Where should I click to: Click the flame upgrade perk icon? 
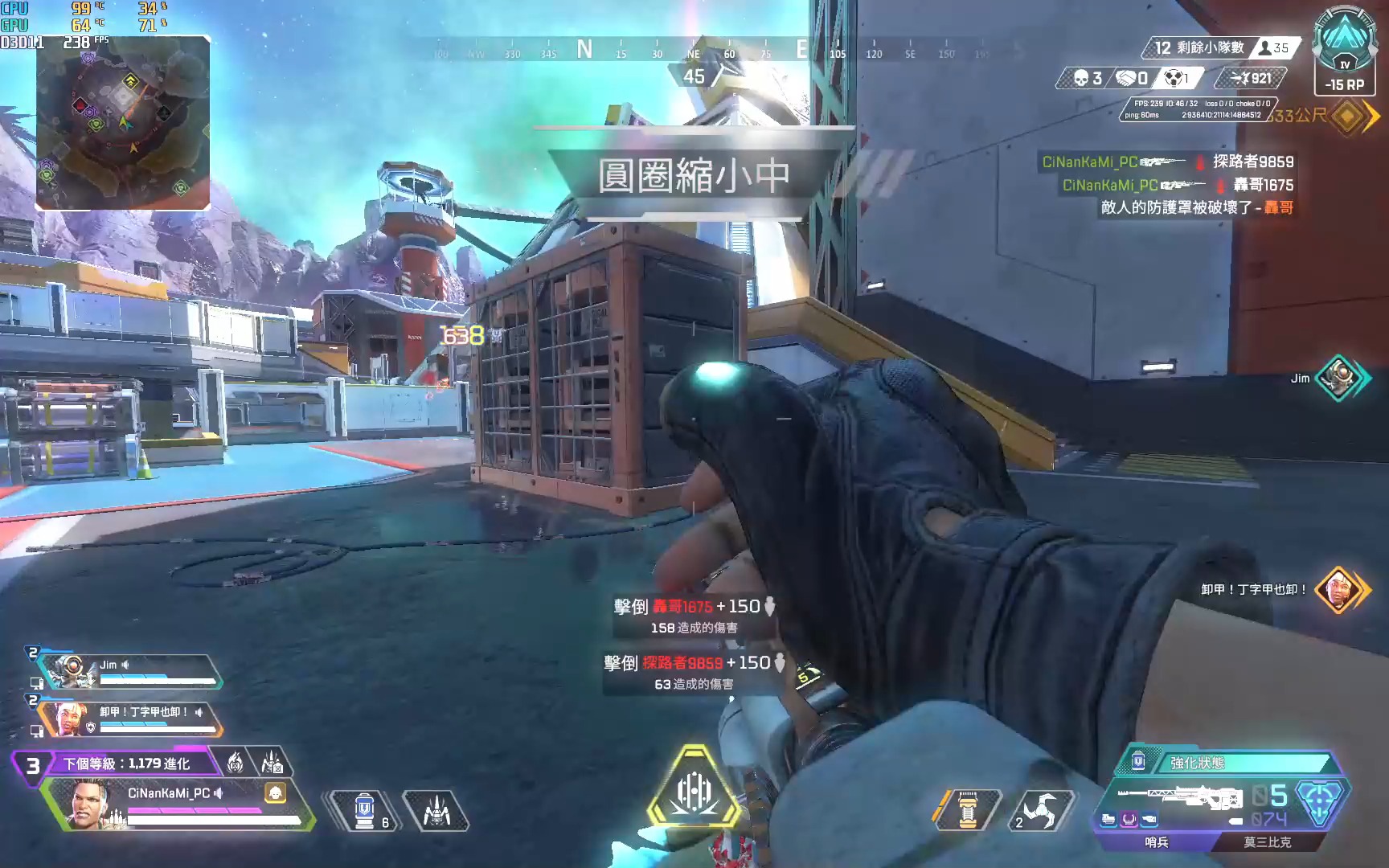pos(236,762)
